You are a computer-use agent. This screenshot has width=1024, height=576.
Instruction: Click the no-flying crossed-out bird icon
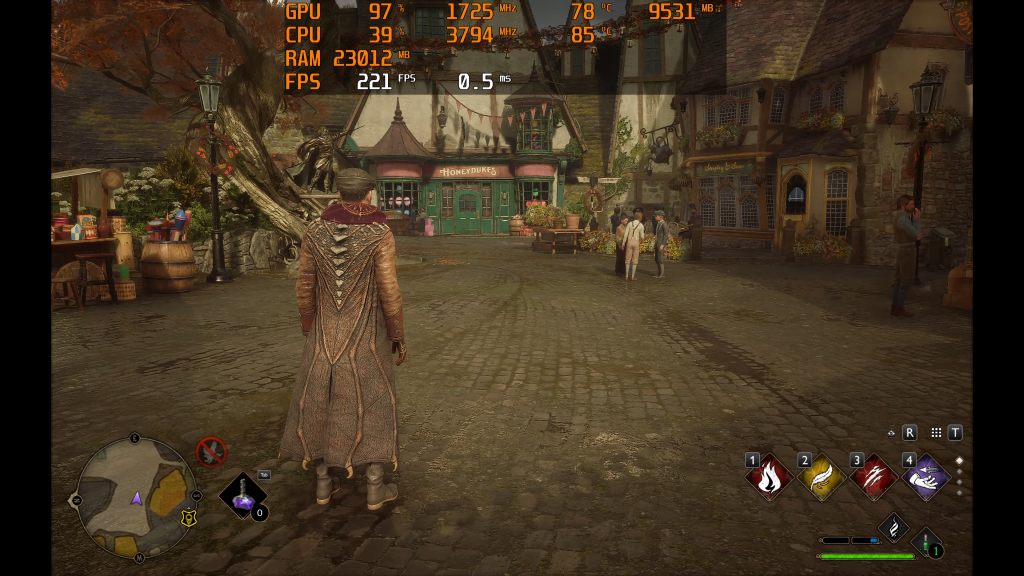coord(211,452)
